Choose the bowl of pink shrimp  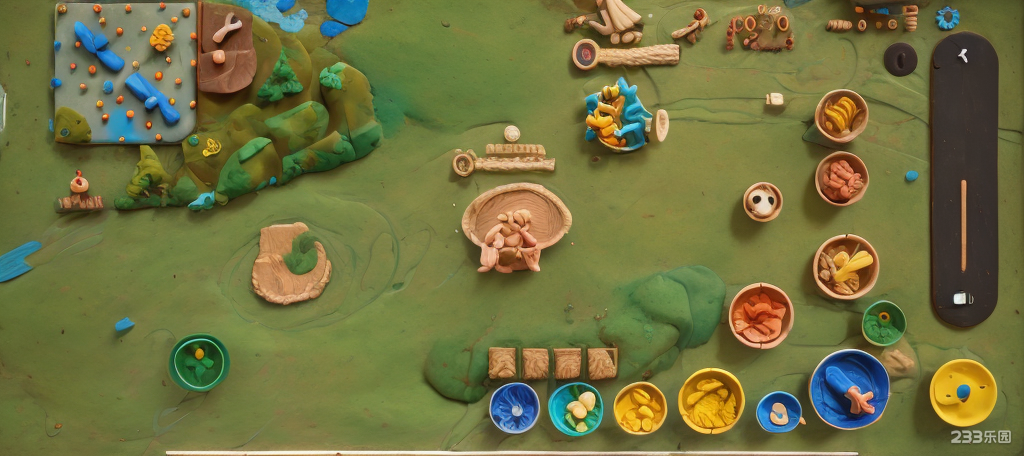point(841,178)
